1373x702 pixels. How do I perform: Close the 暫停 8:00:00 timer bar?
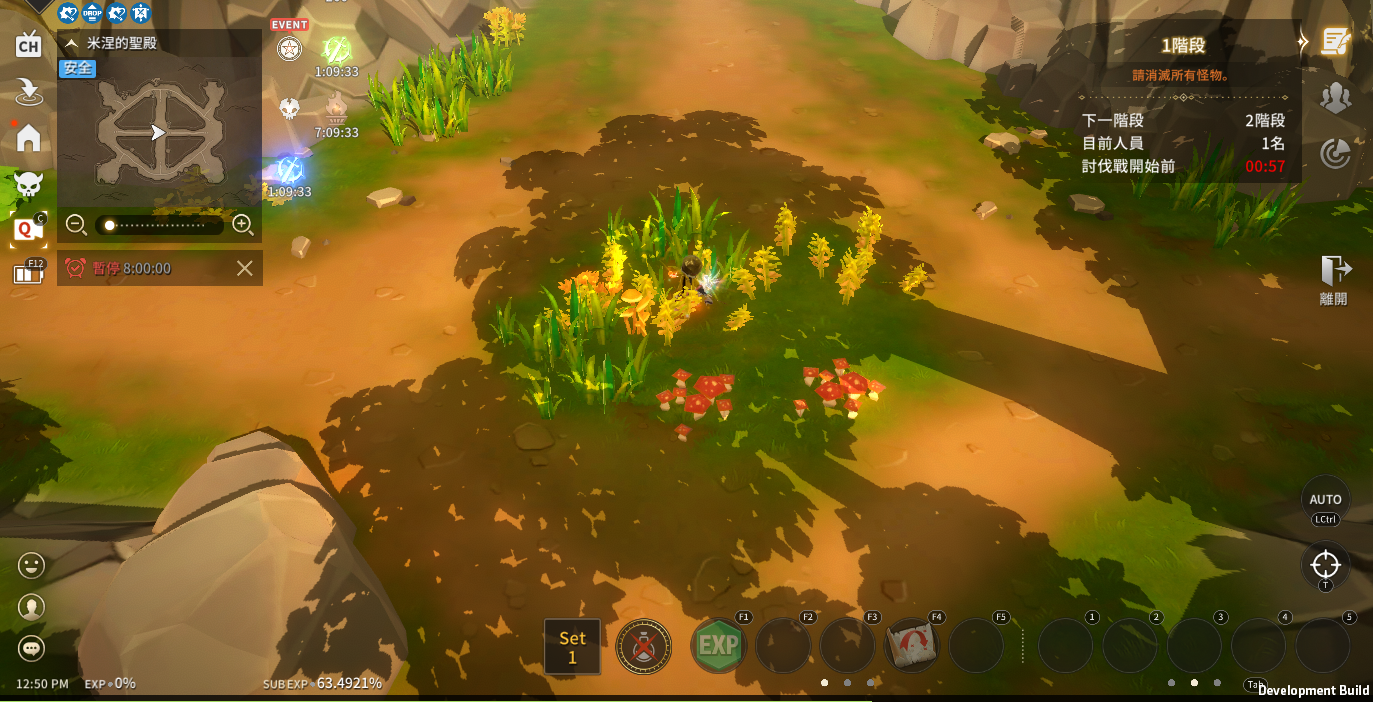tap(244, 268)
